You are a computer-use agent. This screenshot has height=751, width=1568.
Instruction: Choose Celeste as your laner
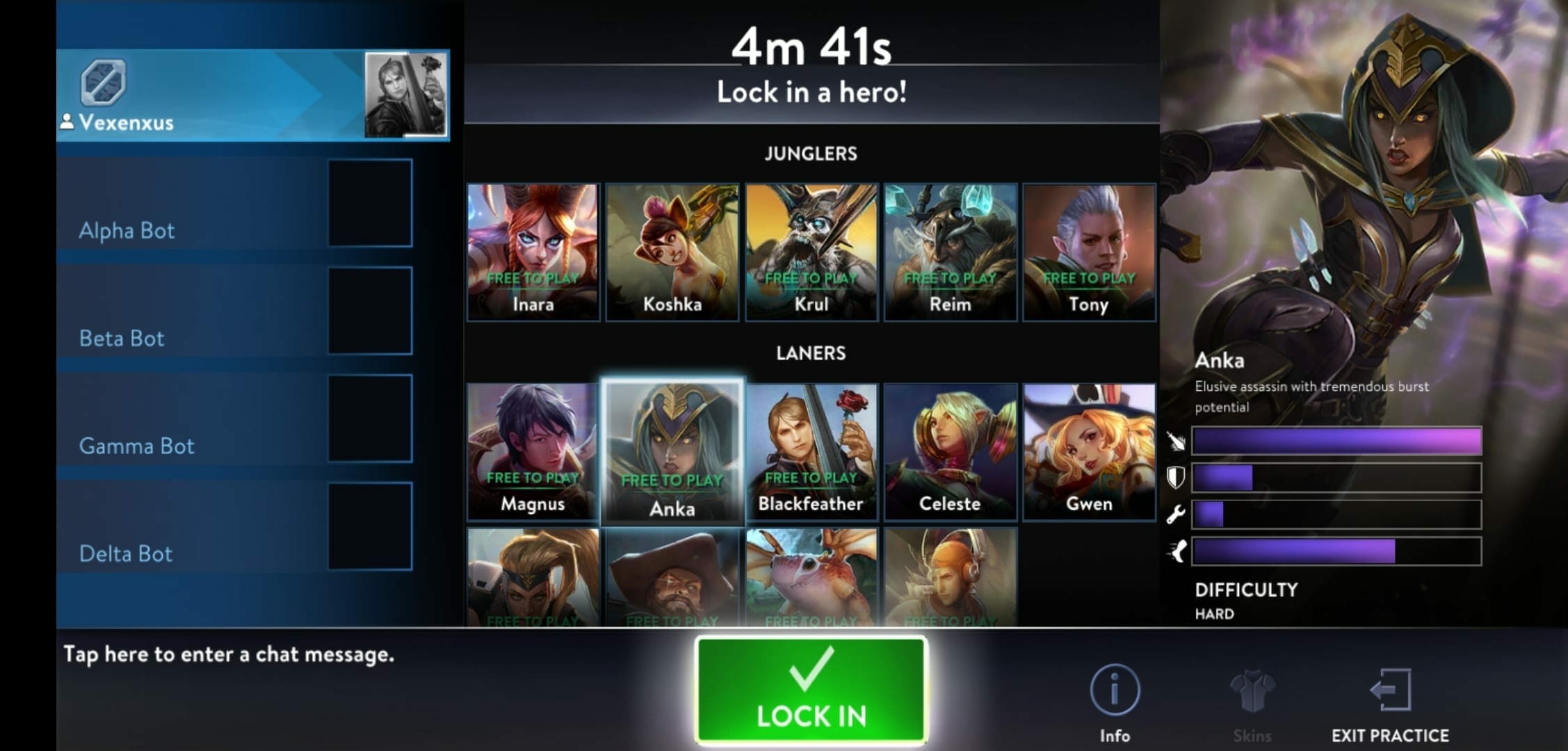950,451
